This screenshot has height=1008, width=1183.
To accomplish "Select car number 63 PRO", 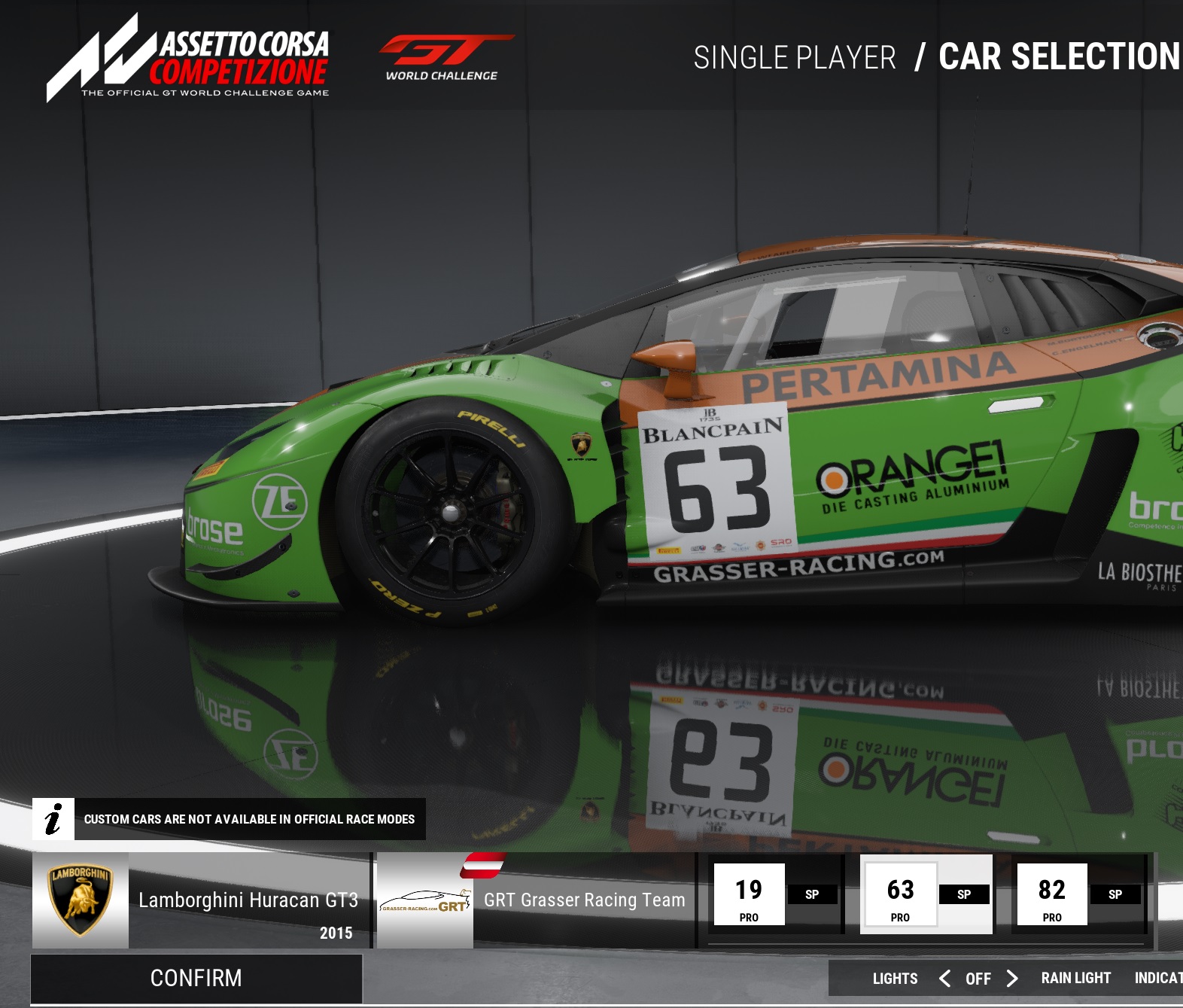I will click(x=926, y=894).
